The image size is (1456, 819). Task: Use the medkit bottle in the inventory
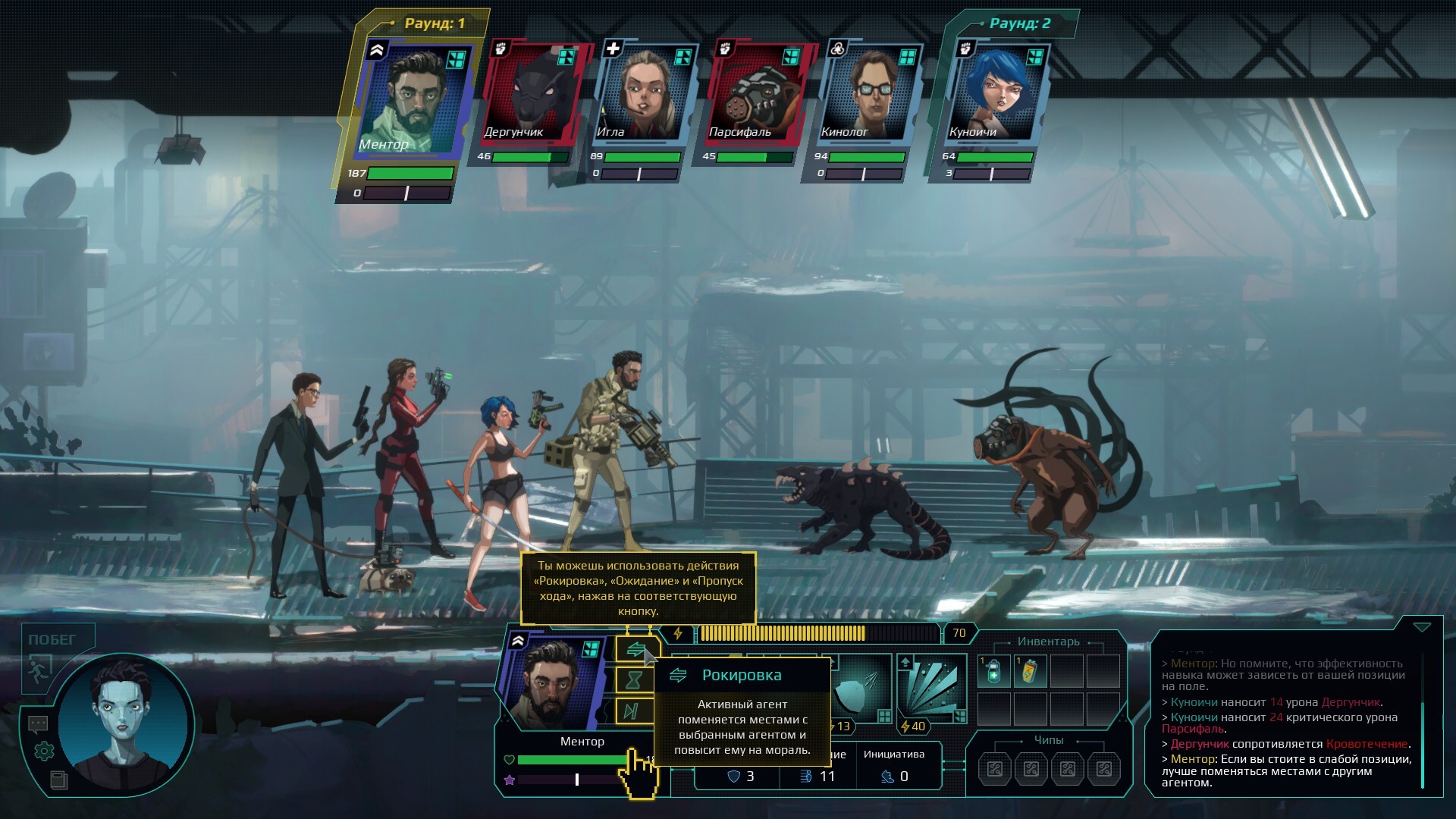(993, 672)
